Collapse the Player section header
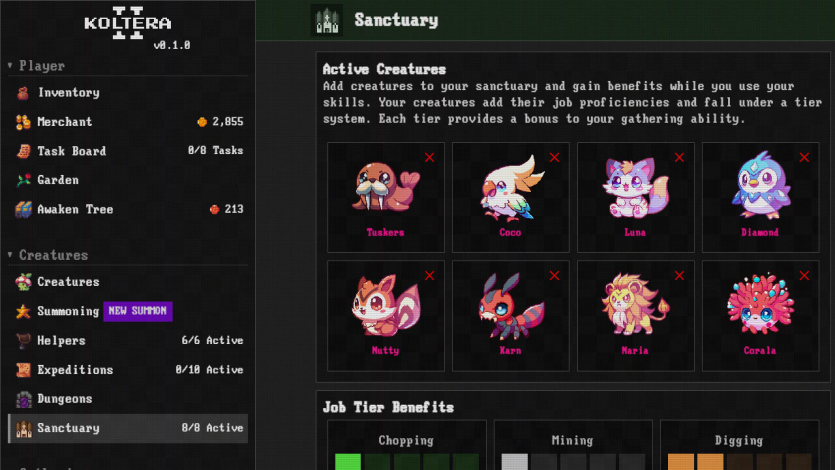The height and width of the screenshot is (470, 835). tap(41, 66)
